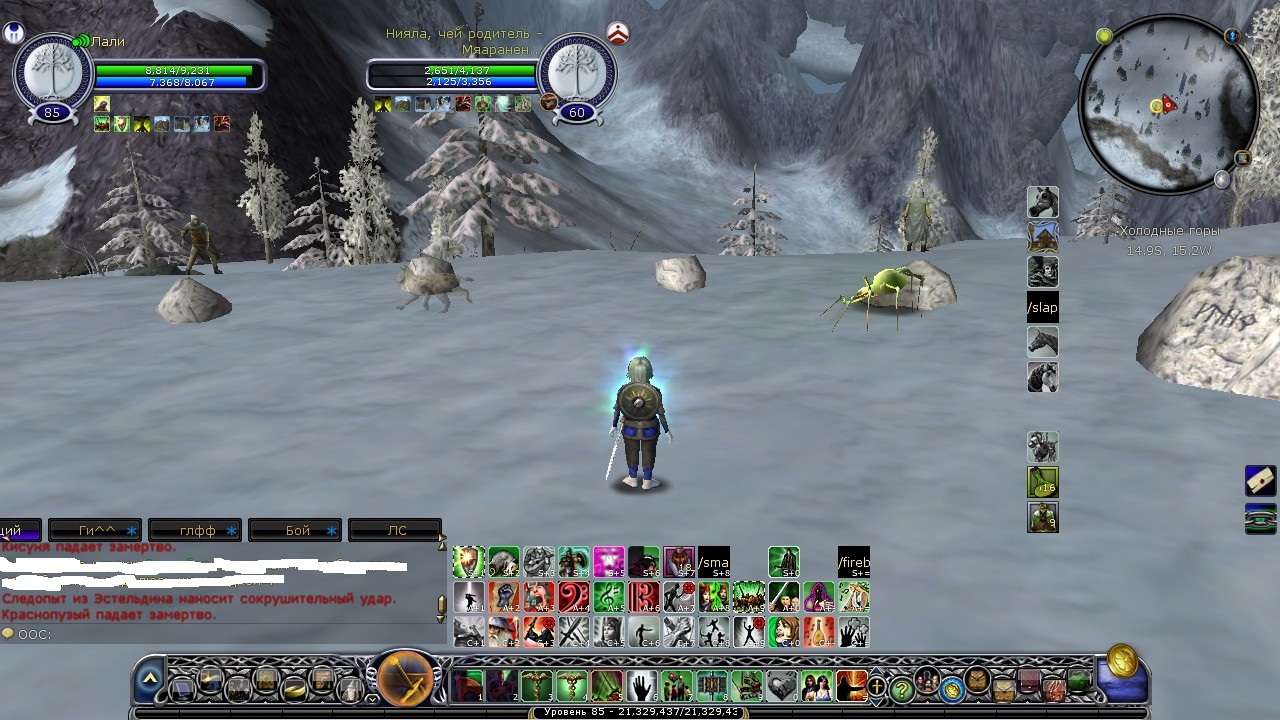Open the question mark help button

[x=901, y=688]
